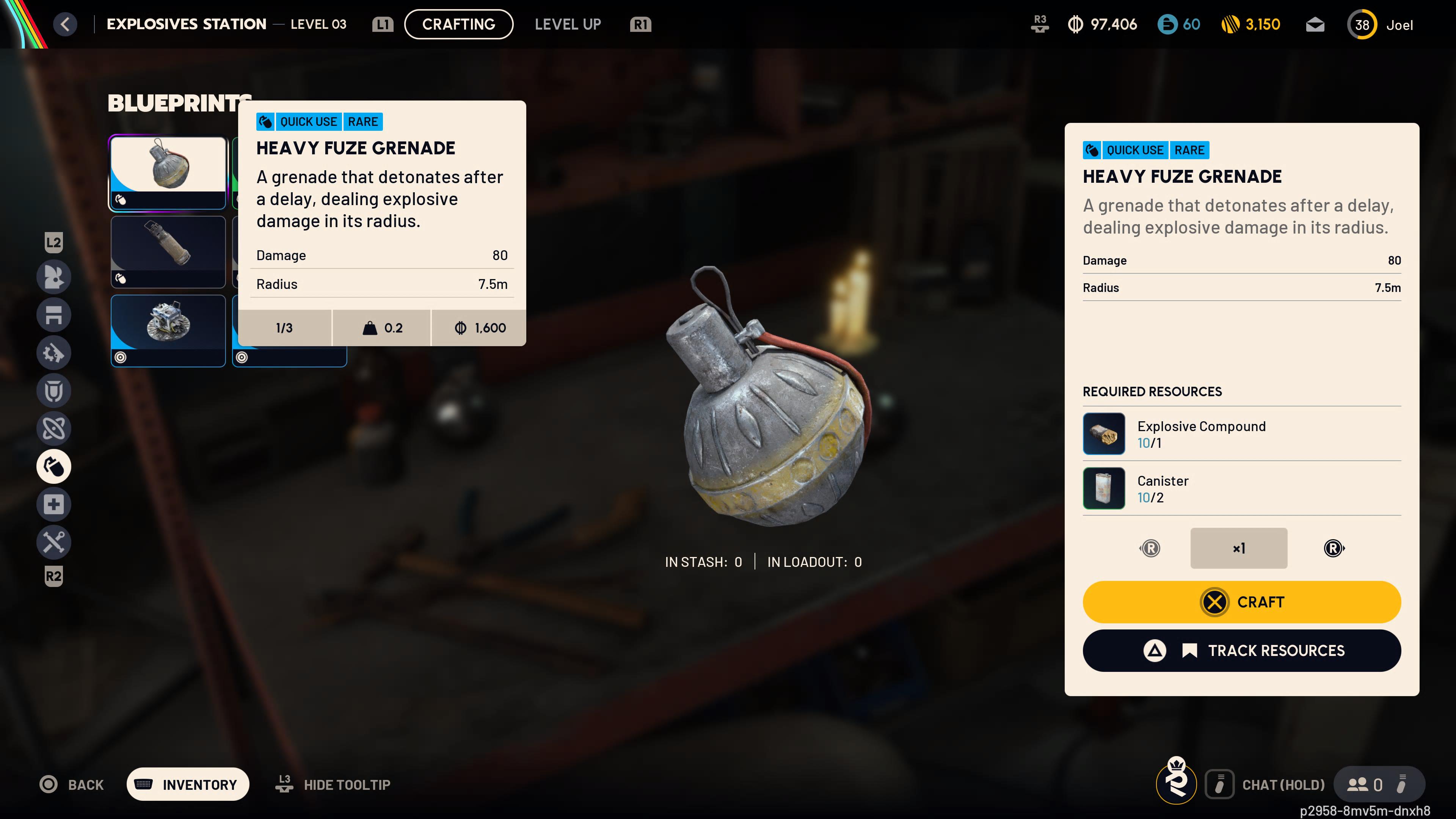Select the atom science category icon
Screen dimensions: 1456x819
(54, 428)
